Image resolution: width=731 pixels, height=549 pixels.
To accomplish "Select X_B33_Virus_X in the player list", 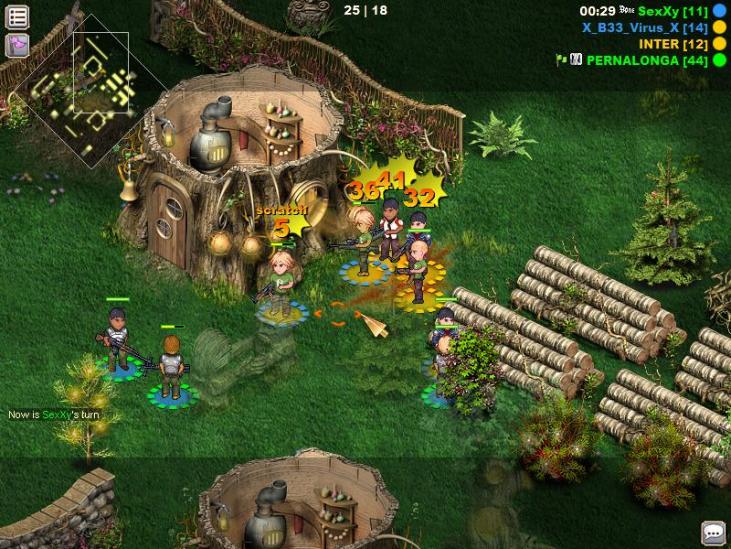I will (645, 27).
